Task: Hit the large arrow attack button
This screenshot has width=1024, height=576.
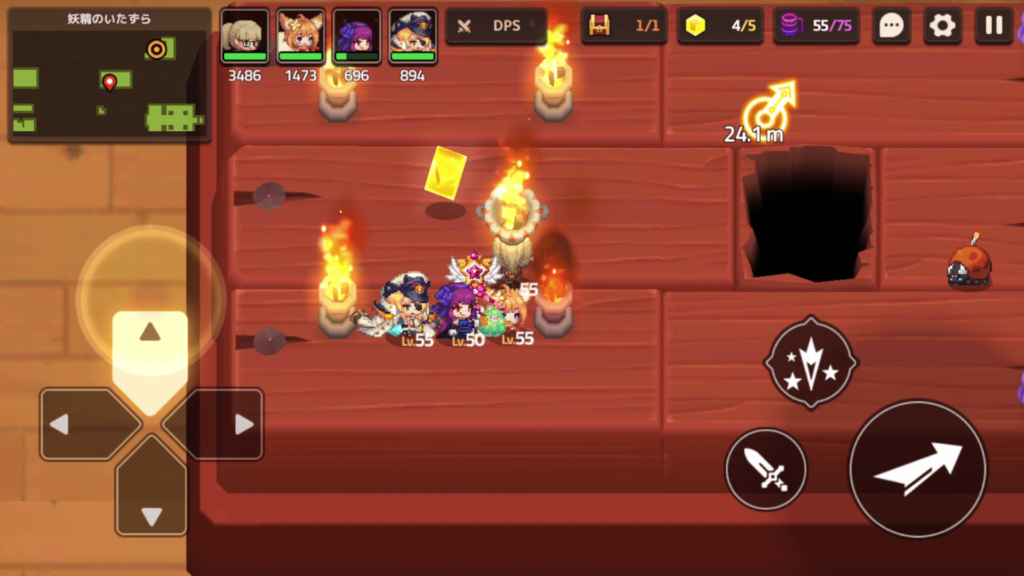Action: [918, 469]
